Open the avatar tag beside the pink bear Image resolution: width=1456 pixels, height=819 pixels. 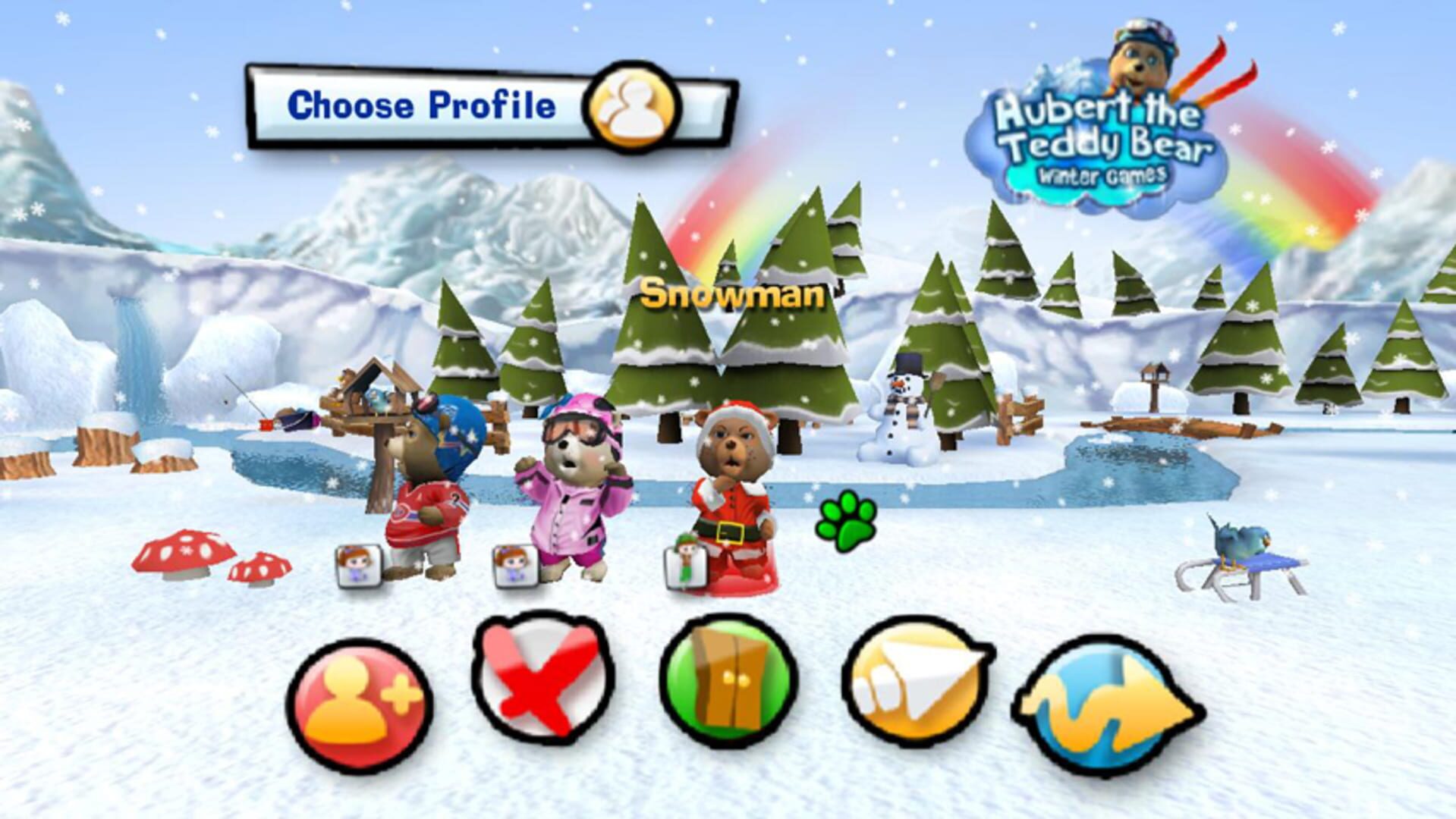click(x=513, y=565)
